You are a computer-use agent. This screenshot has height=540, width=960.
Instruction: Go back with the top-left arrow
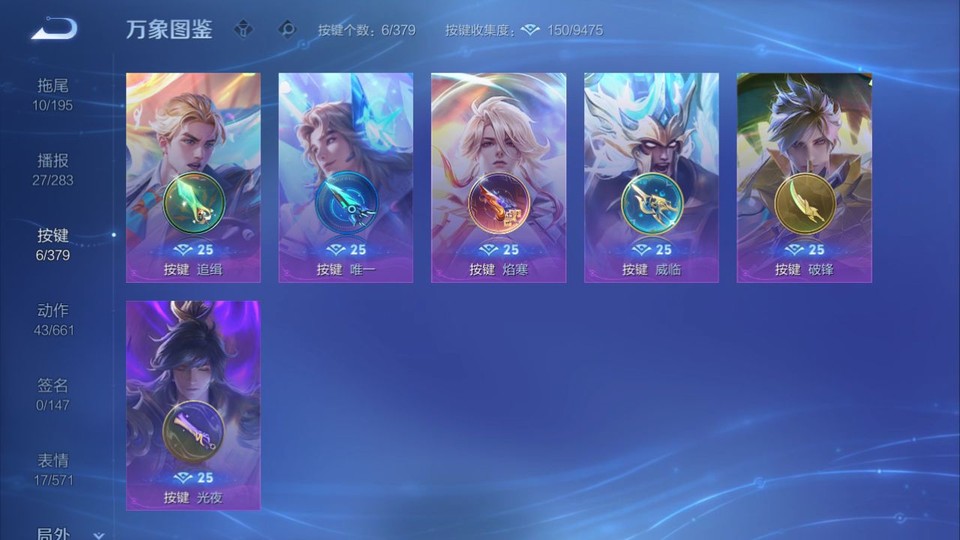54,29
